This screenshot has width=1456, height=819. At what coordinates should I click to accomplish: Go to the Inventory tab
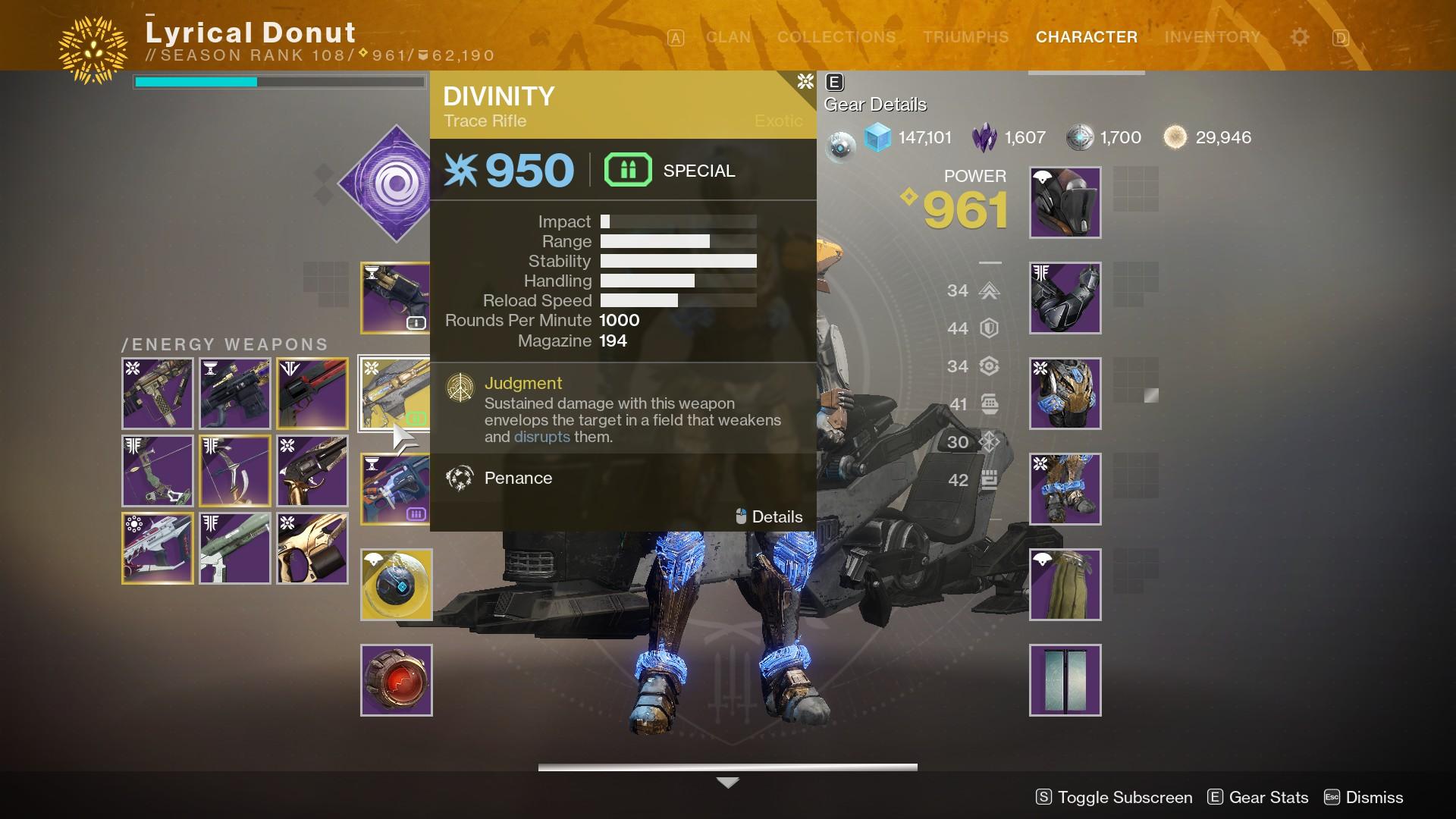(1212, 37)
